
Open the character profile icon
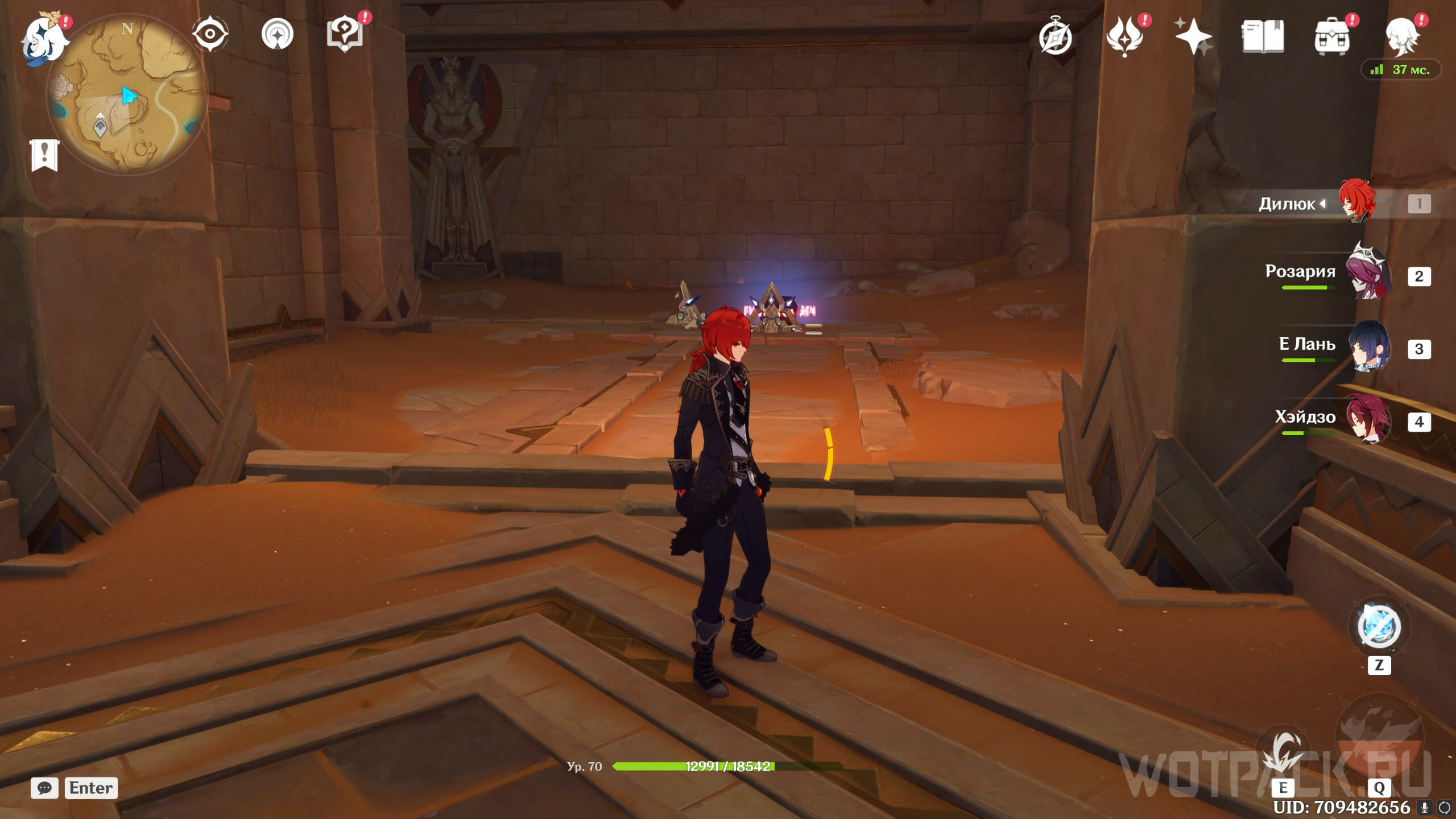coord(1401,36)
